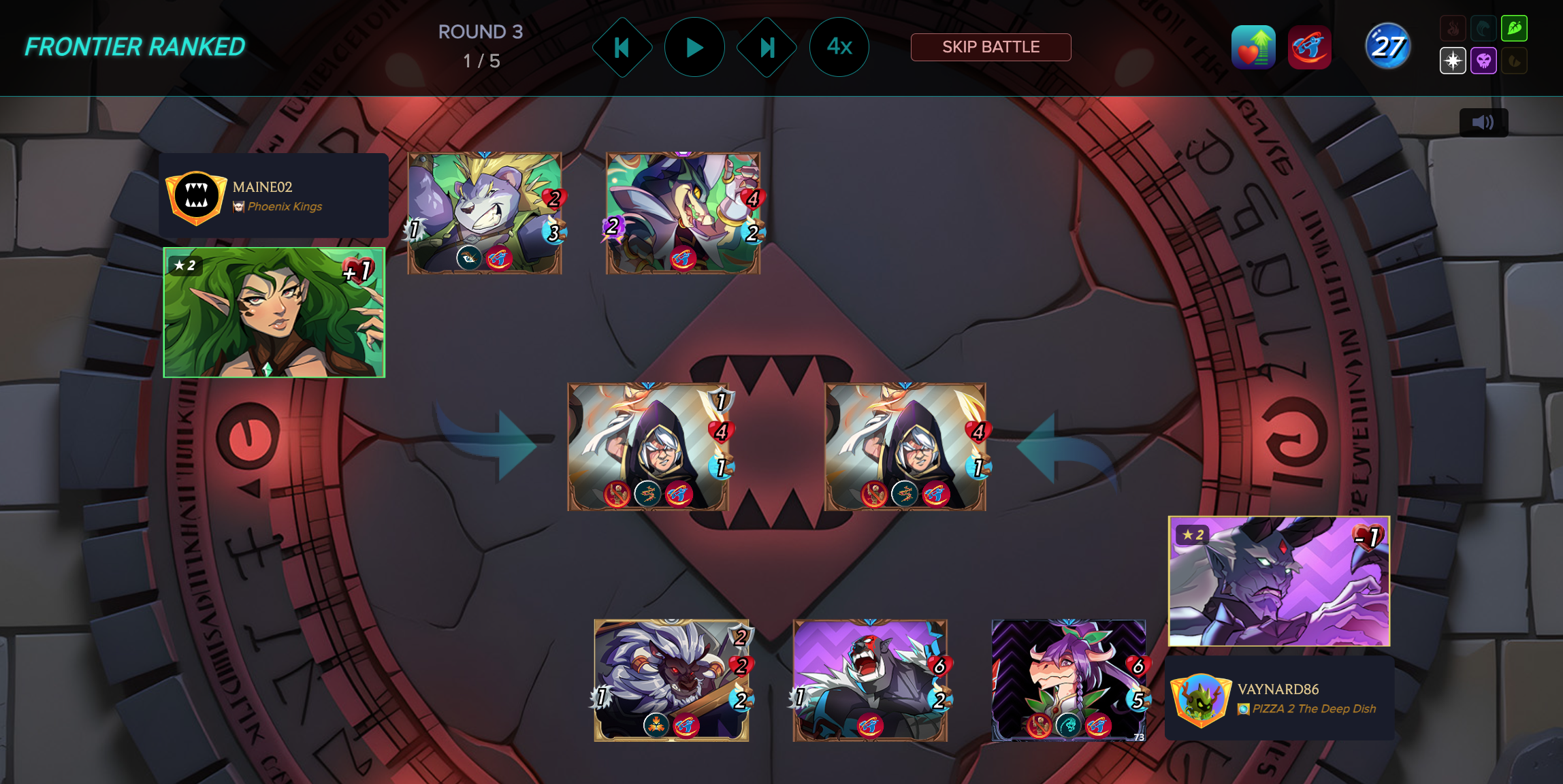Select the white-maned beast card with a club
The height and width of the screenshot is (784, 1563).
click(671, 680)
